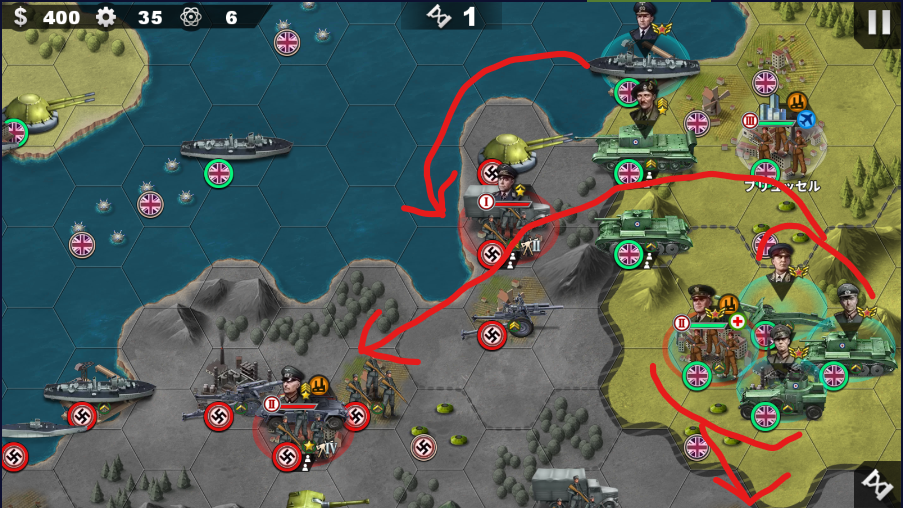Select the lone British warship at sea
This screenshot has height=508, width=903.
coord(236,149)
